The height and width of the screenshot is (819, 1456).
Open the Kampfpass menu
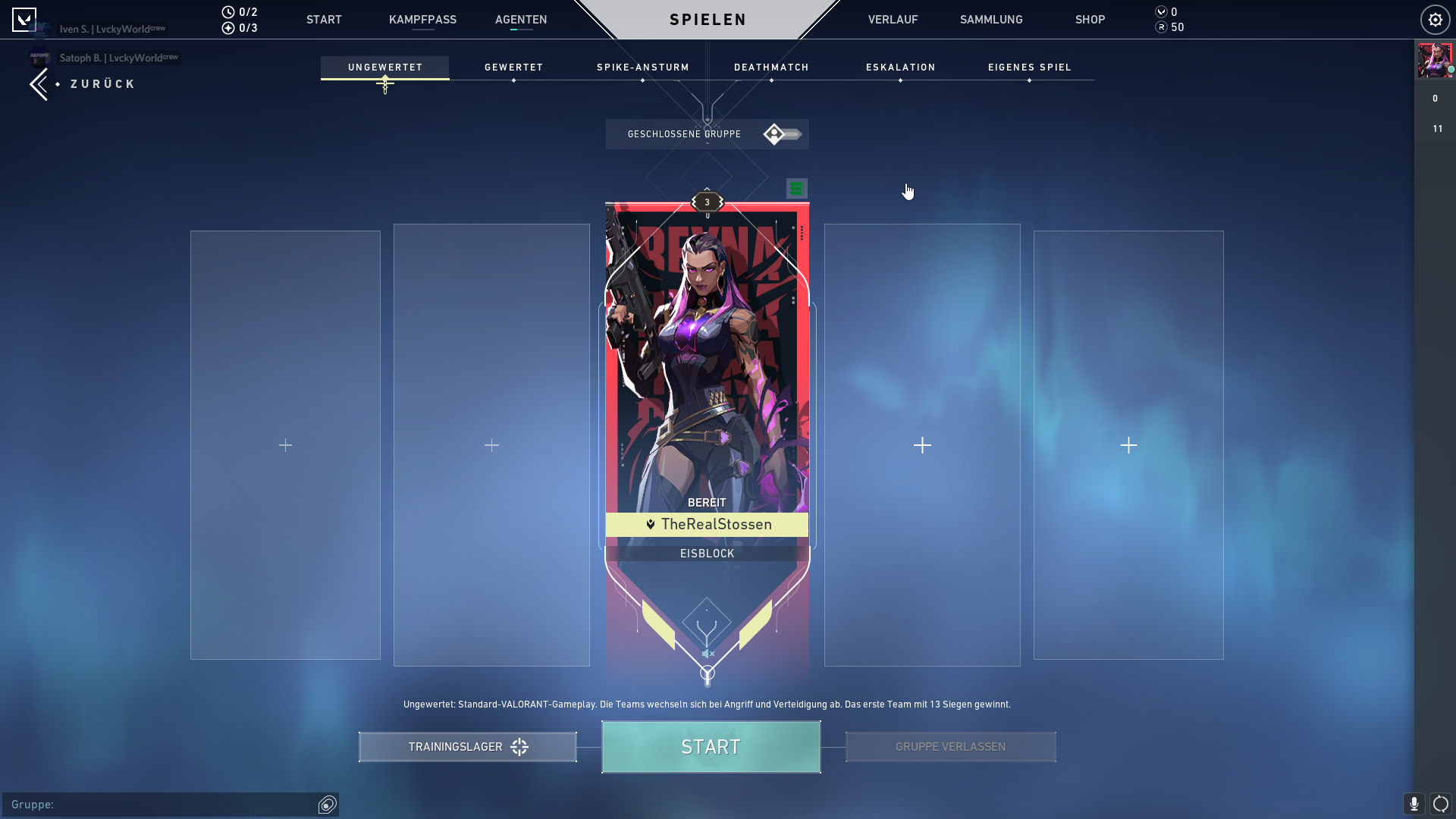(x=422, y=20)
